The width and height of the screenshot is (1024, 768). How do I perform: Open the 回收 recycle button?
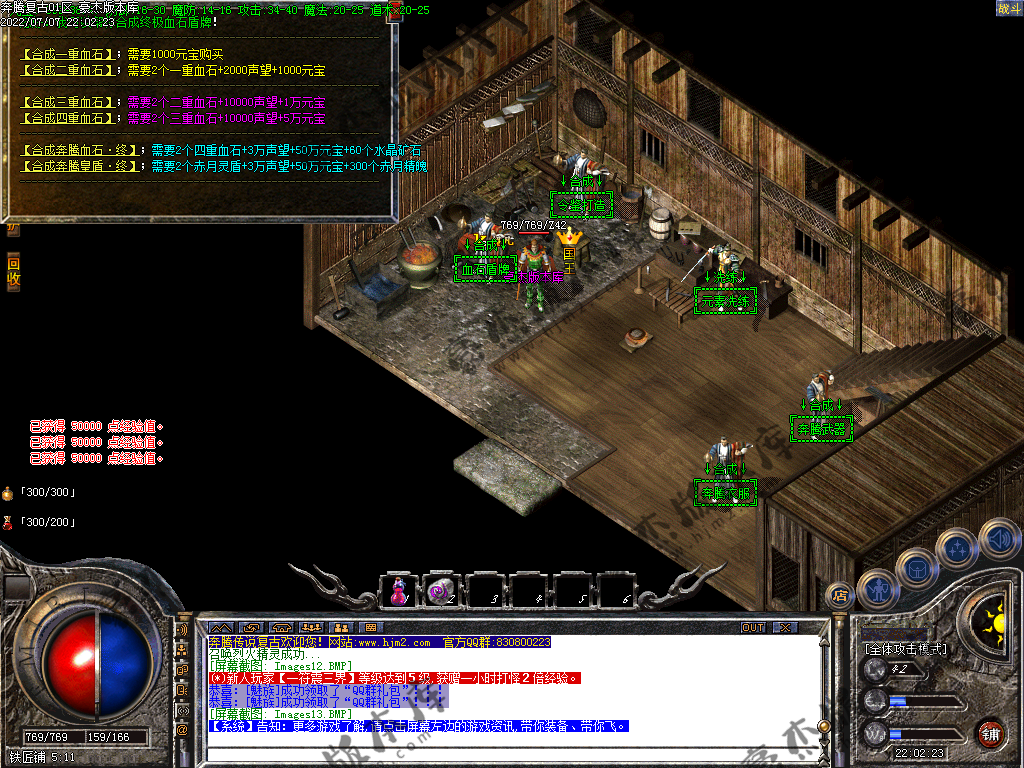pyautogui.click(x=13, y=272)
